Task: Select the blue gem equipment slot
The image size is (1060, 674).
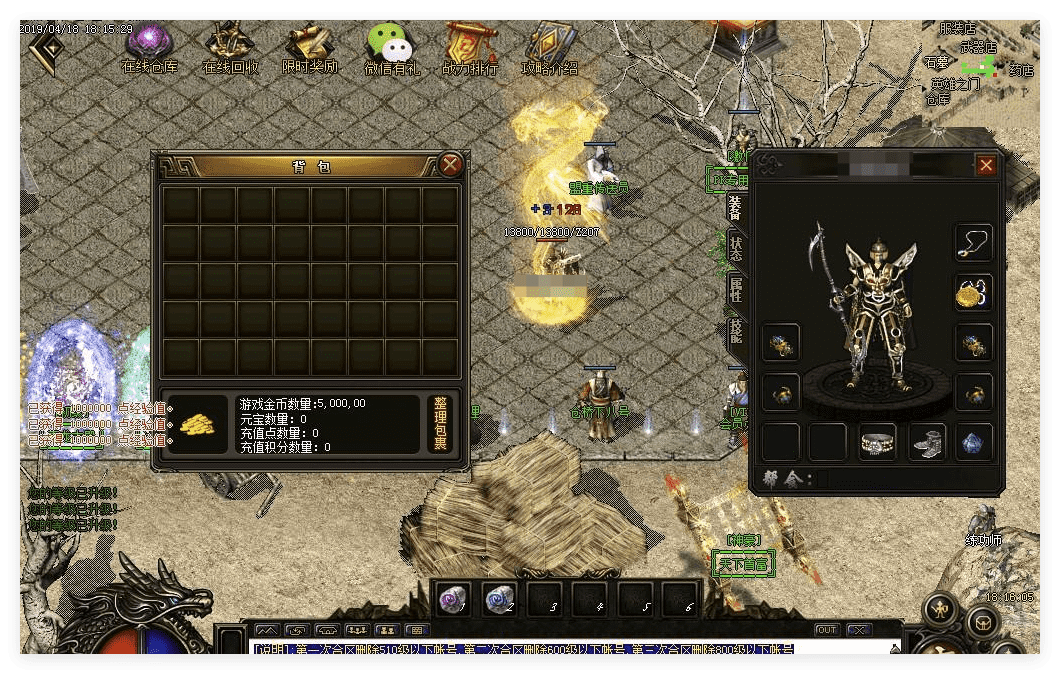Action: [x=974, y=442]
